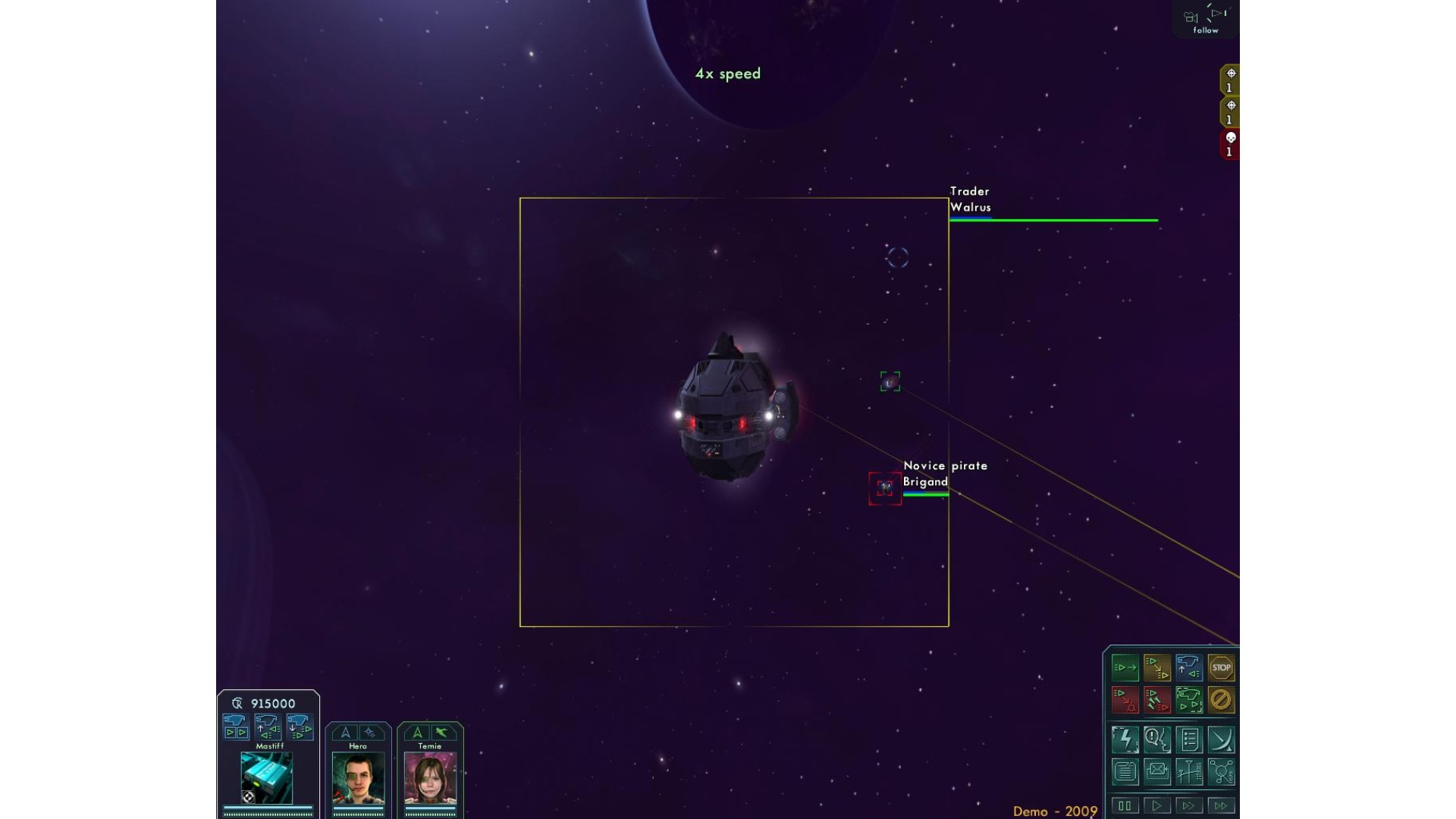Screen dimensions: 1456x819
Task: Activate the red missile barrage order
Action: 1157,700
